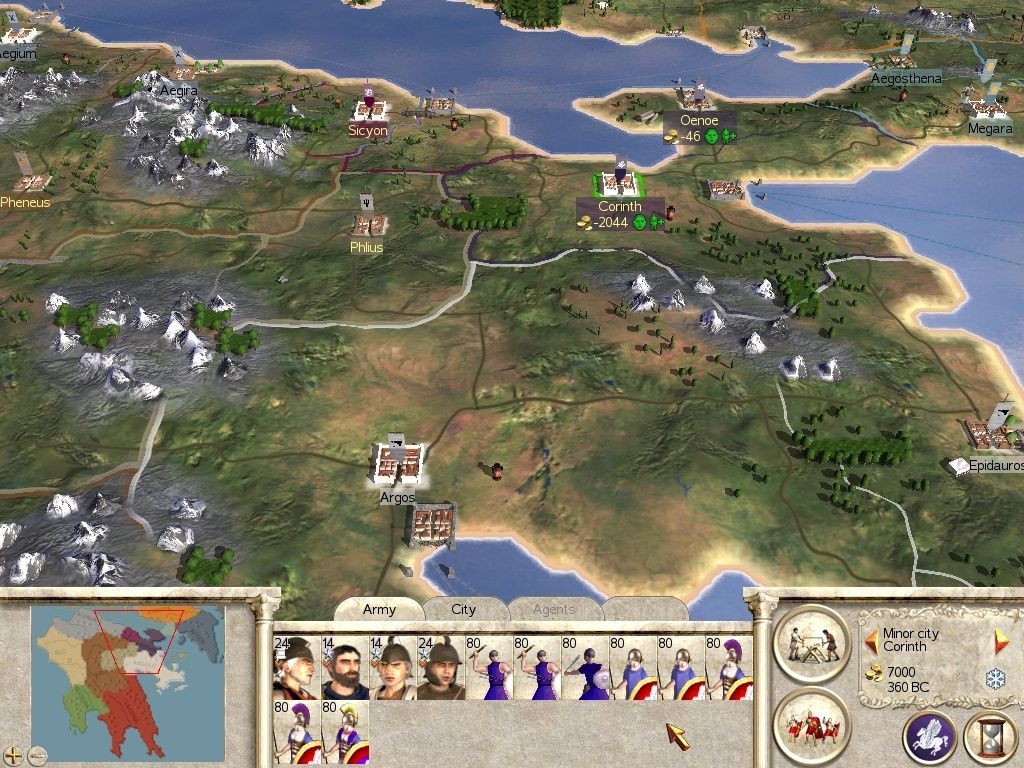Image resolution: width=1024 pixels, height=768 pixels.
Task: Zoom in the minimap with plus button
Action: coord(13,754)
